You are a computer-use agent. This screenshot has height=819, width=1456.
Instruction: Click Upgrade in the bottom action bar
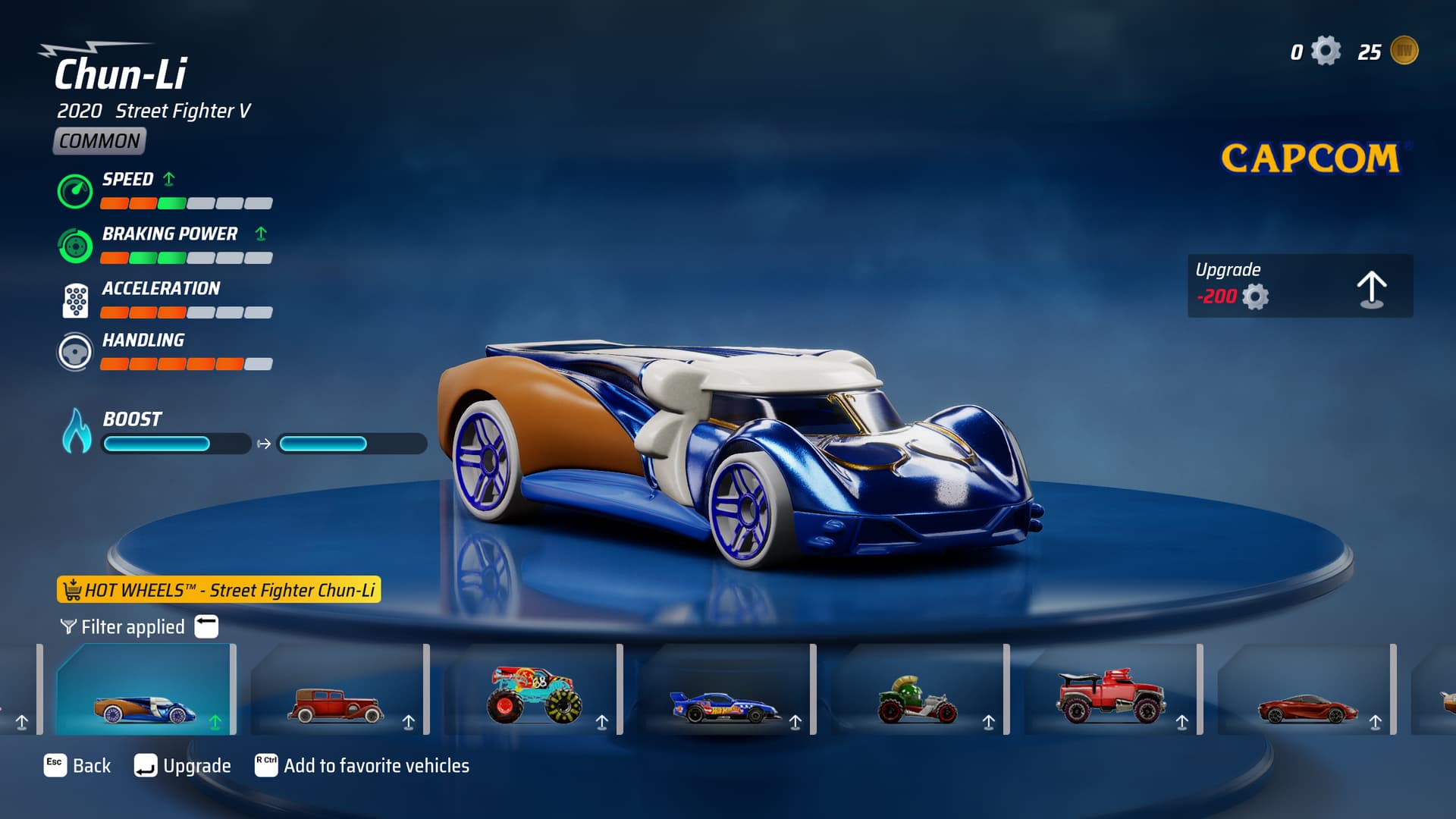(x=183, y=766)
